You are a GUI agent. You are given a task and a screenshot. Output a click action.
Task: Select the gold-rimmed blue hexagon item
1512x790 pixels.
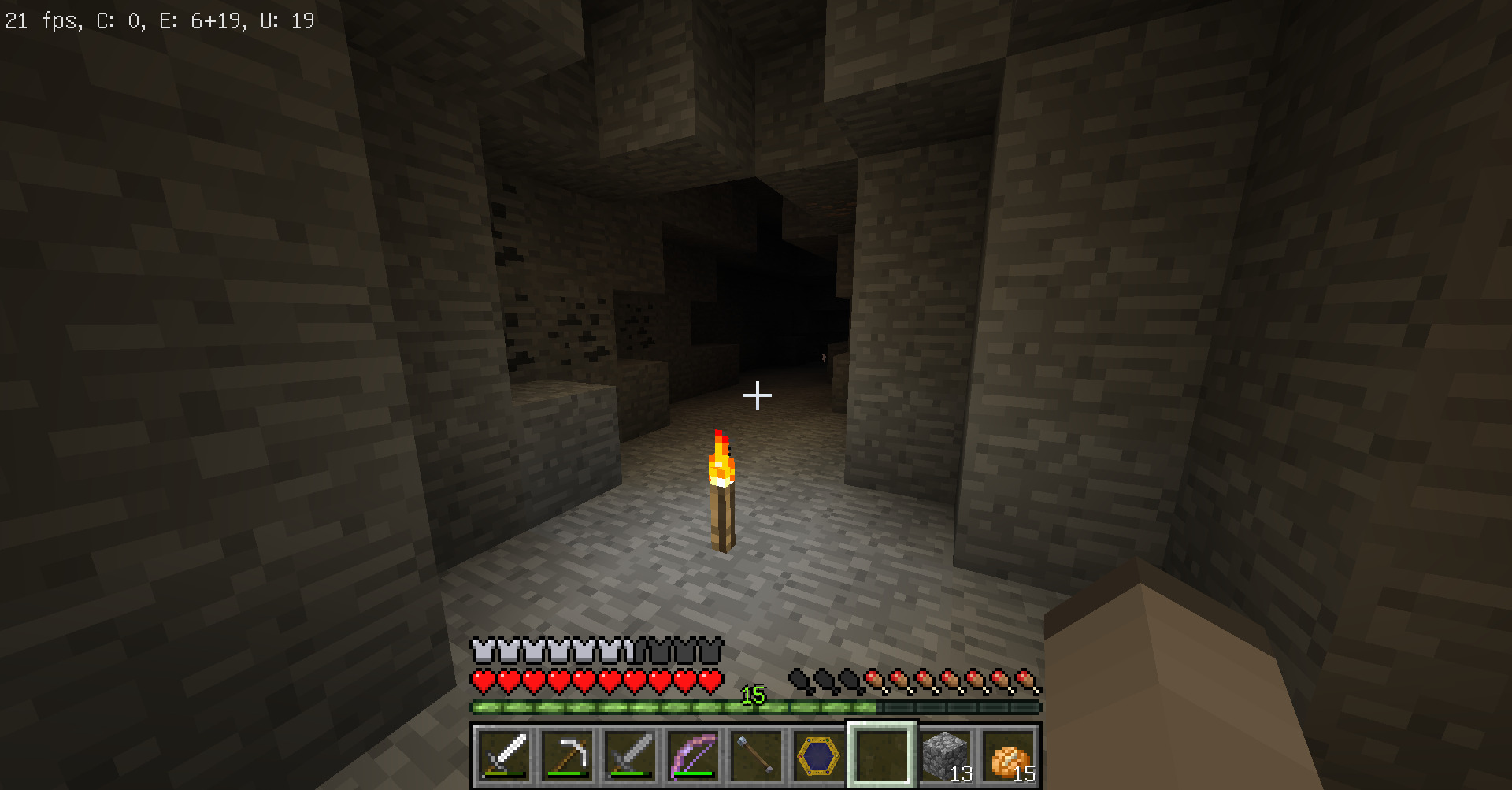819,755
